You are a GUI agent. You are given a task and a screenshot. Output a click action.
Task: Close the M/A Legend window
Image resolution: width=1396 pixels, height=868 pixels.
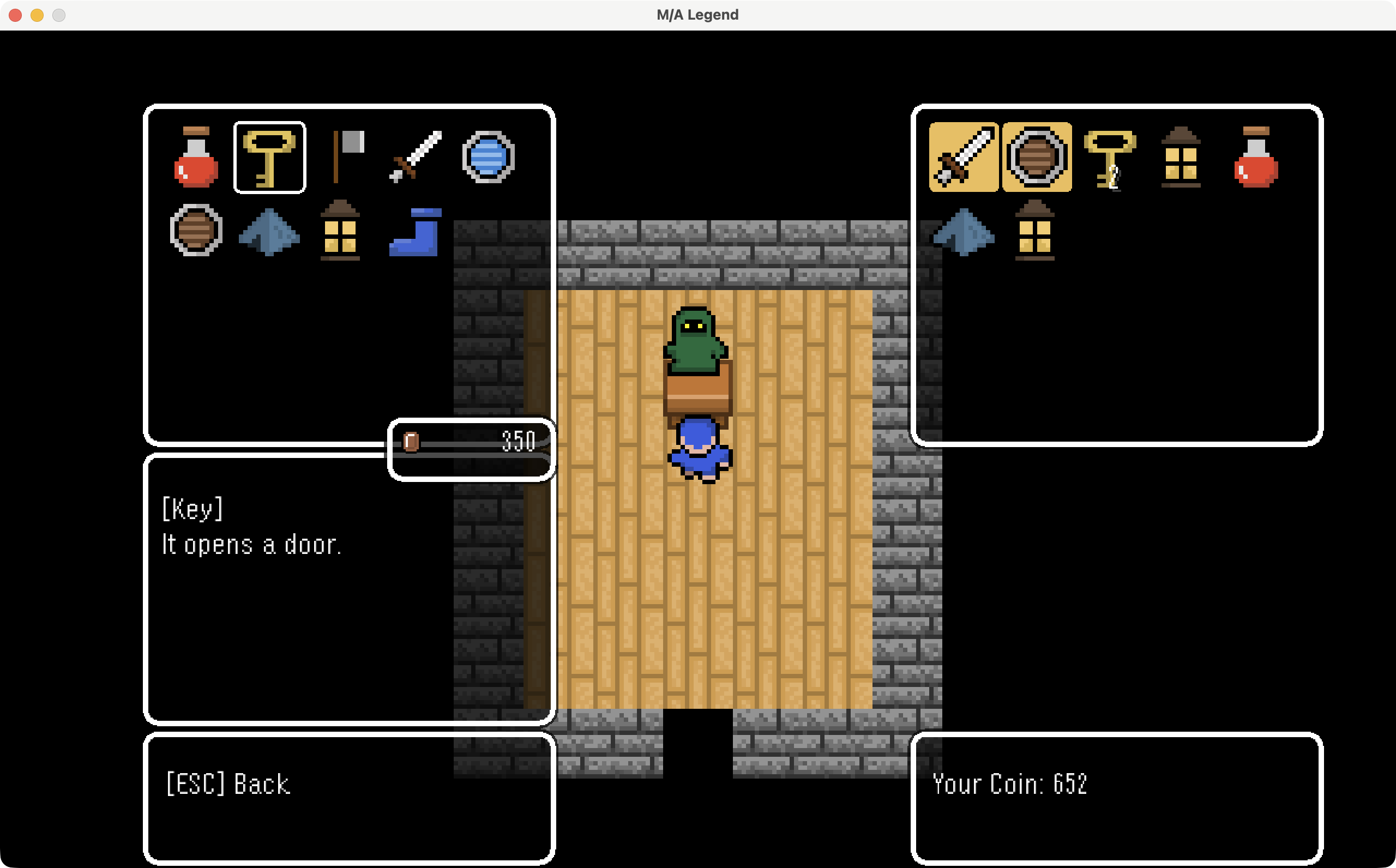15,15
